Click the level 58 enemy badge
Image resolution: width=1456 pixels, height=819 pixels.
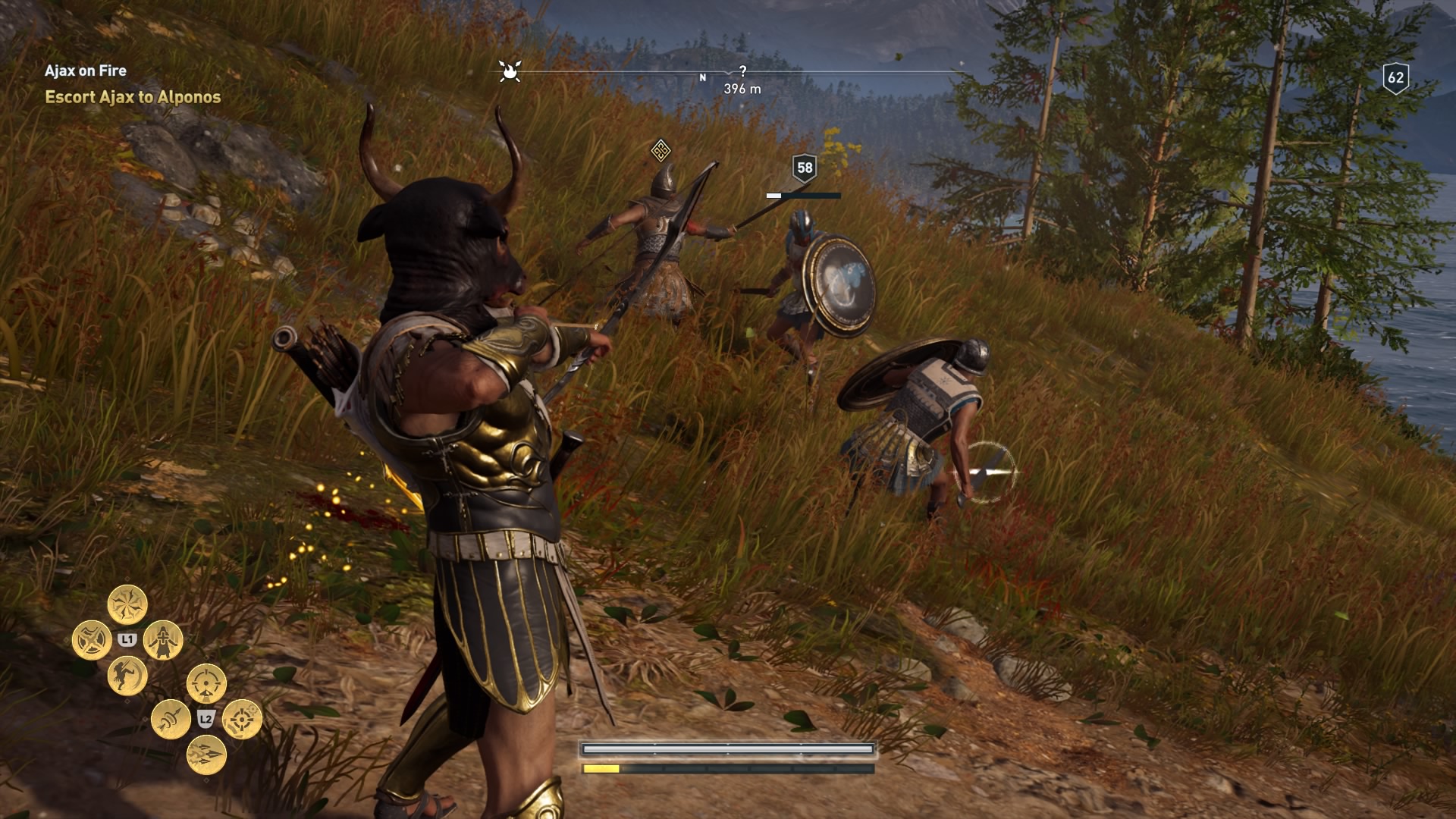(805, 168)
